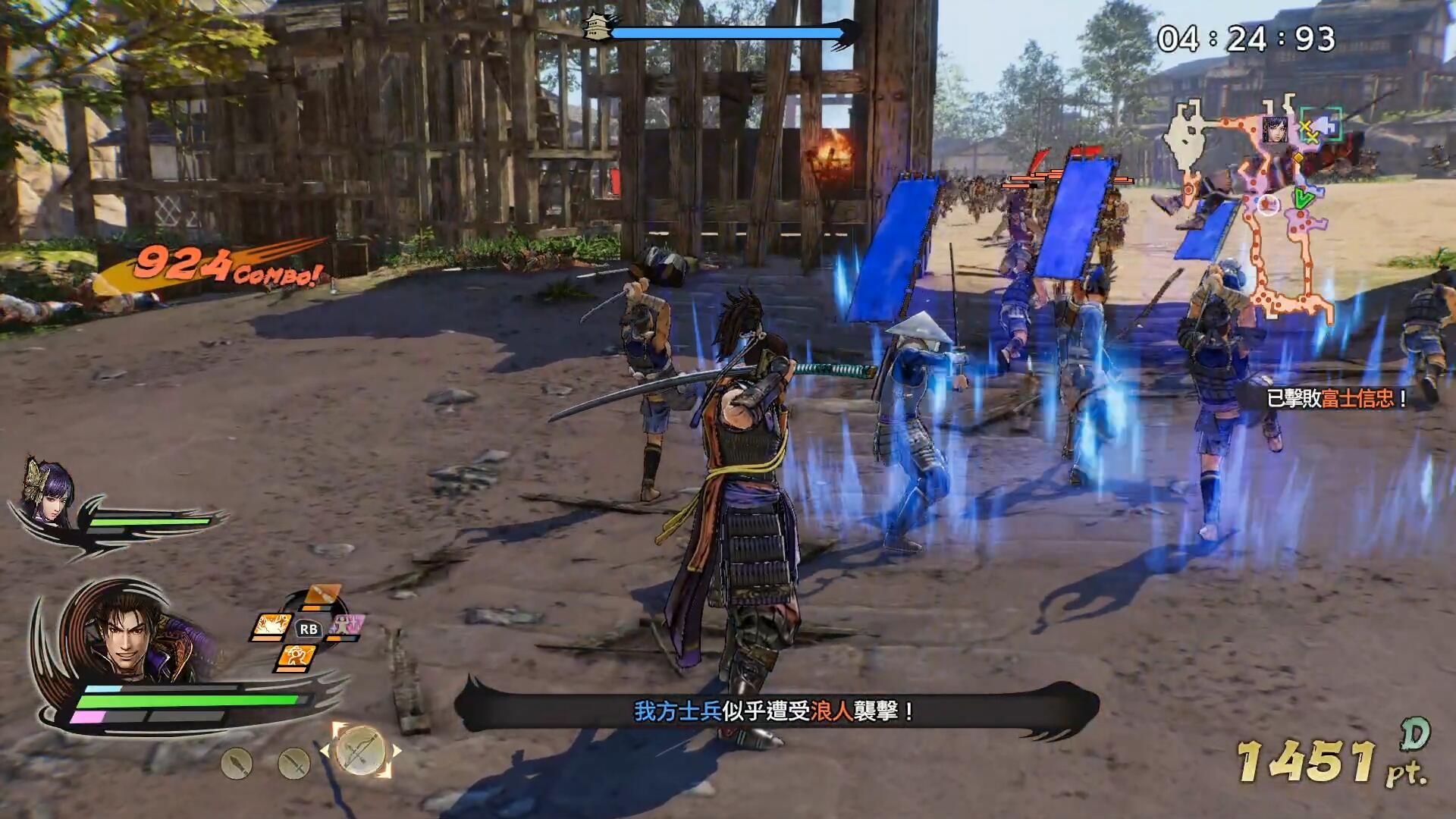
Task: Select the green arrow marker on minimap
Action: coord(1304,199)
